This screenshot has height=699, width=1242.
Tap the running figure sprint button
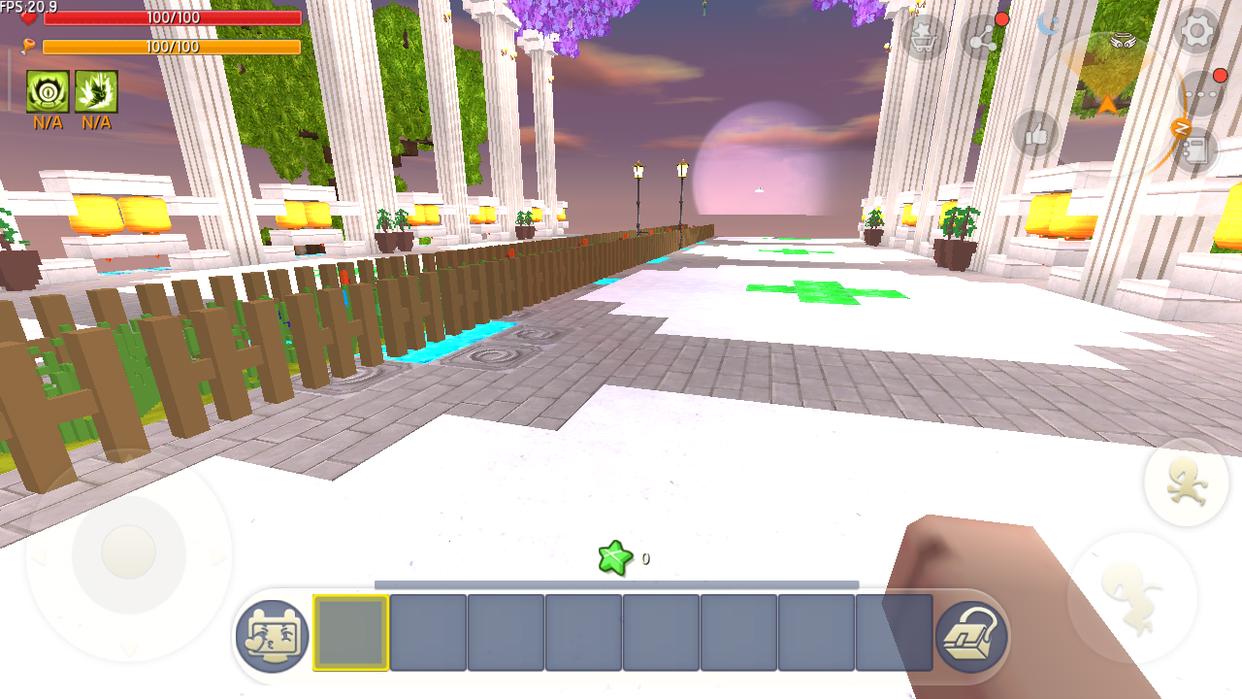[x=1186, y=483]
